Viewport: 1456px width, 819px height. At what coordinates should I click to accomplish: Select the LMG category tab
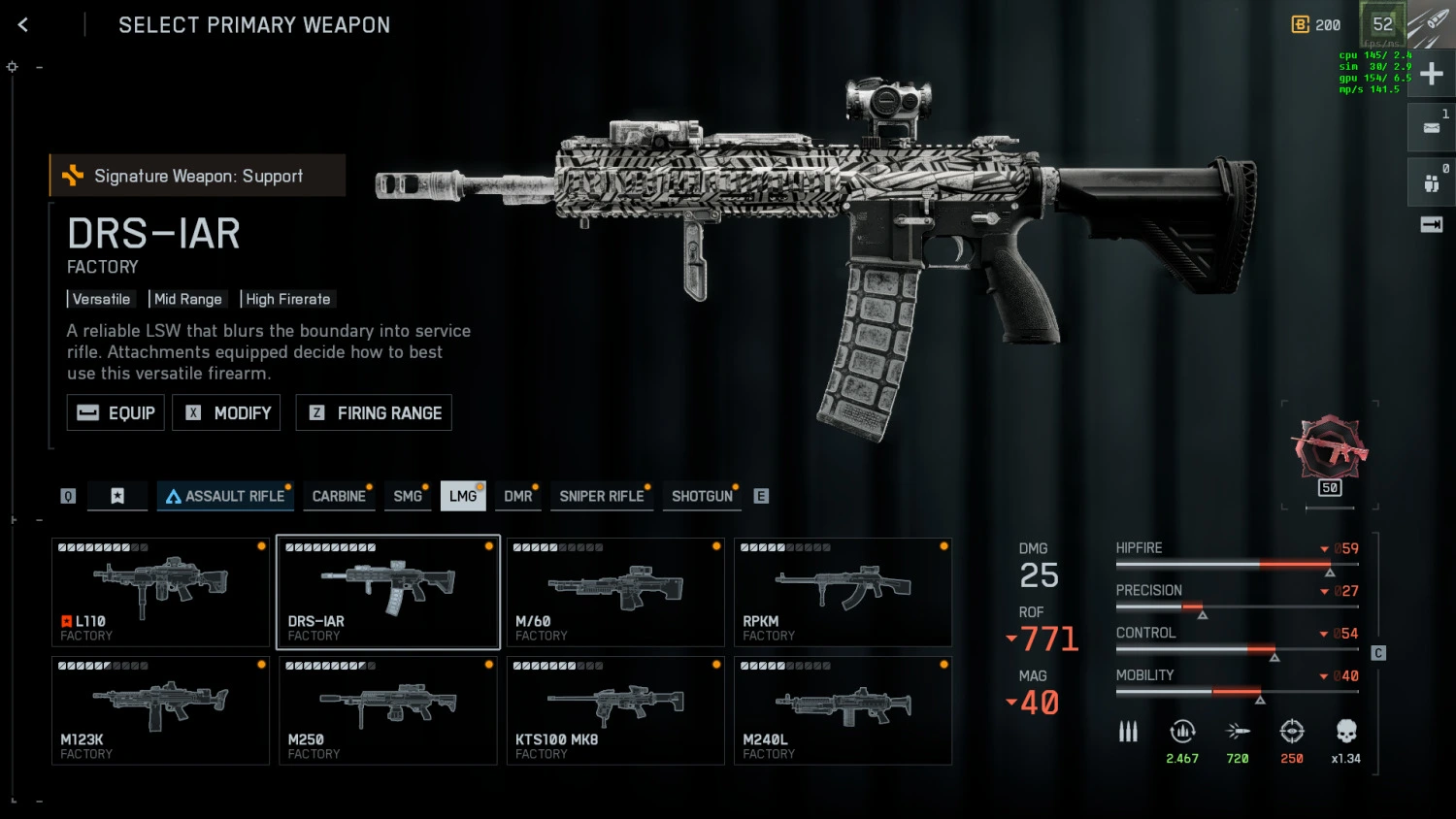[463, 496]
